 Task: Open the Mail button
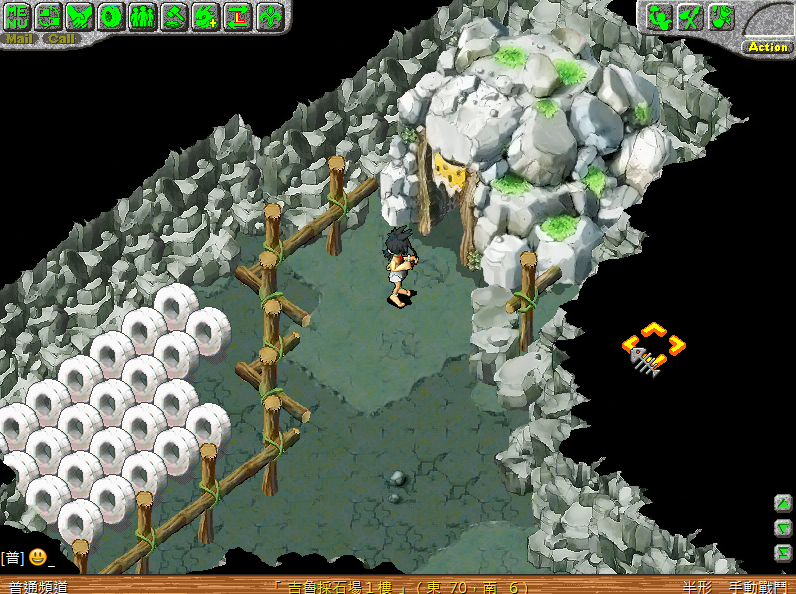tap(19, 39)
